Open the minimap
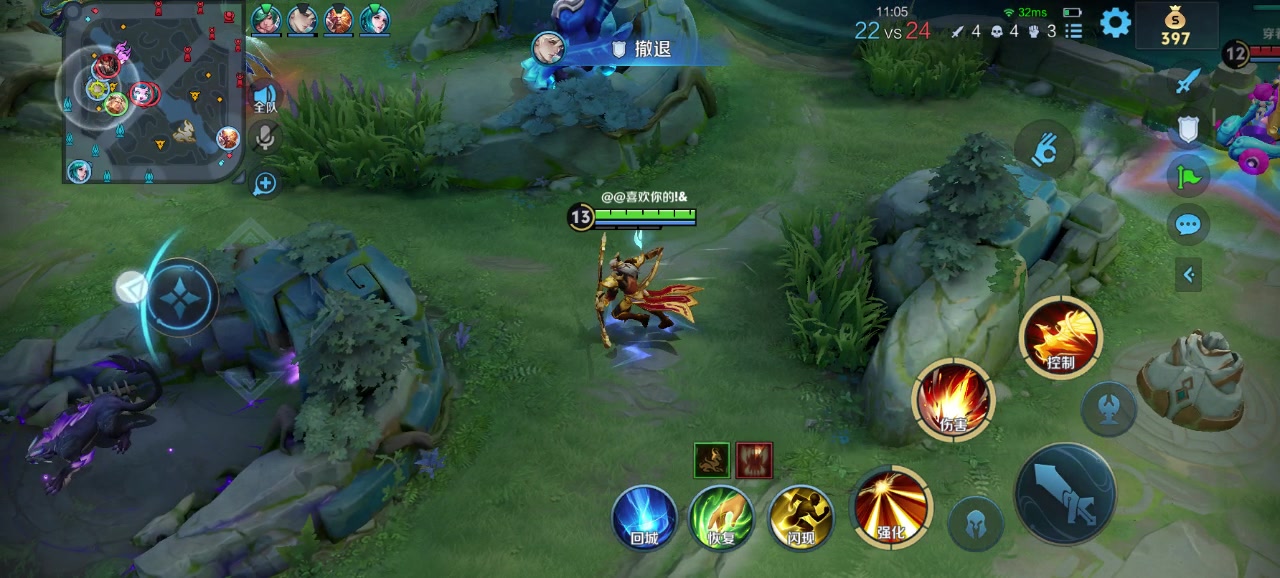 pos(154,95)
